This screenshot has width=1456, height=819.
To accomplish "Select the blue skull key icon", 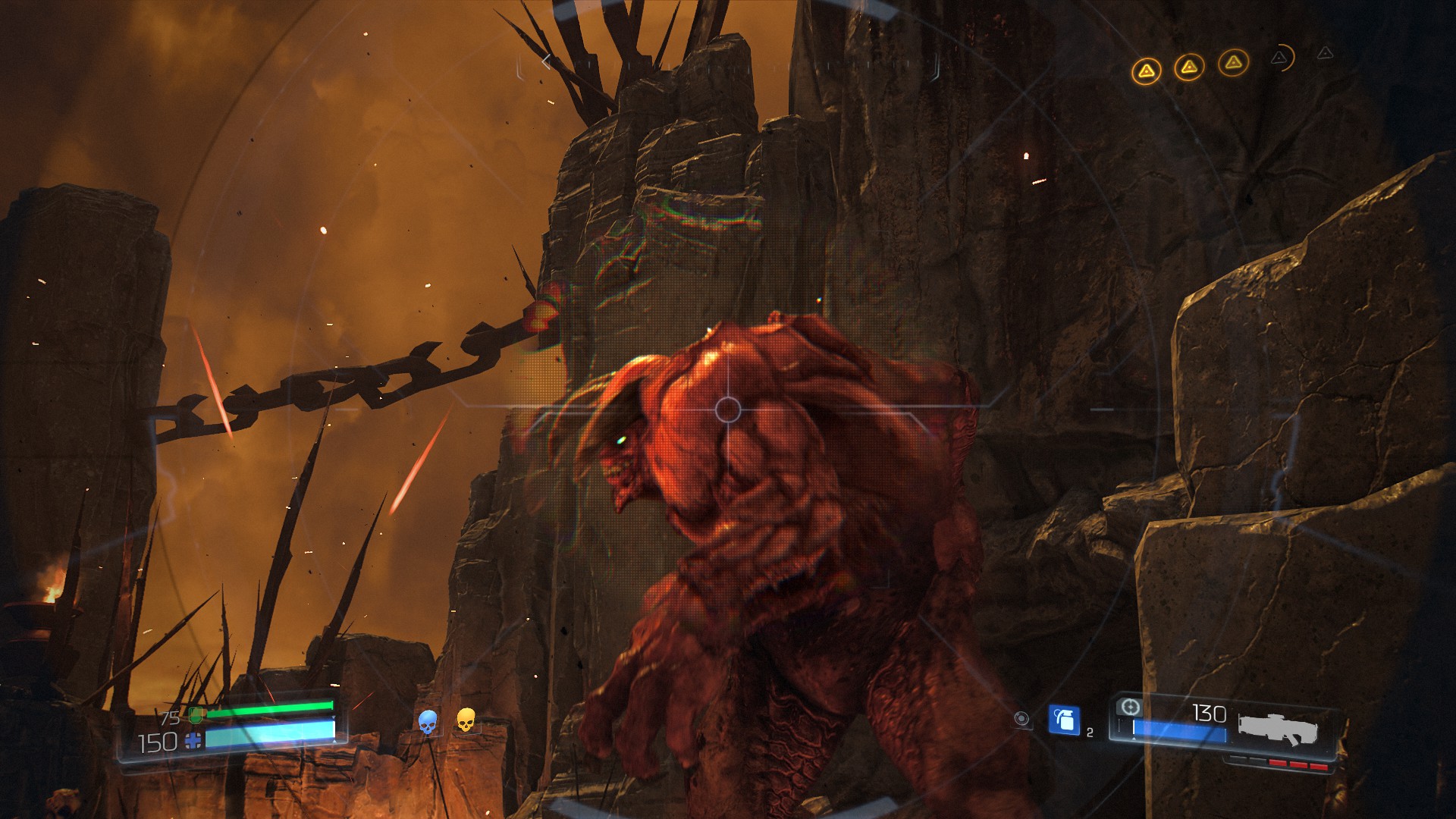I will [x=428, y=722].
